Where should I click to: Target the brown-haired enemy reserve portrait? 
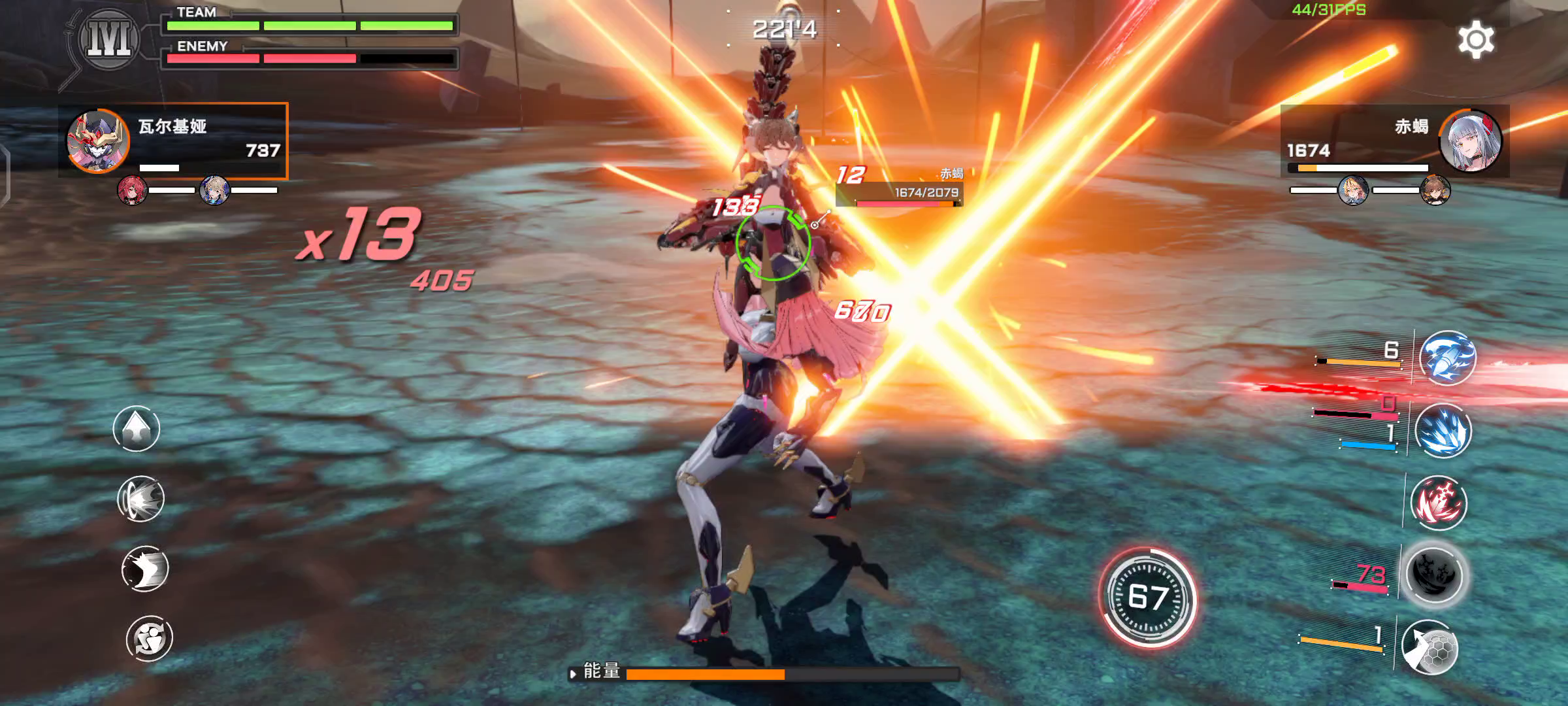tap(1435, 190)
